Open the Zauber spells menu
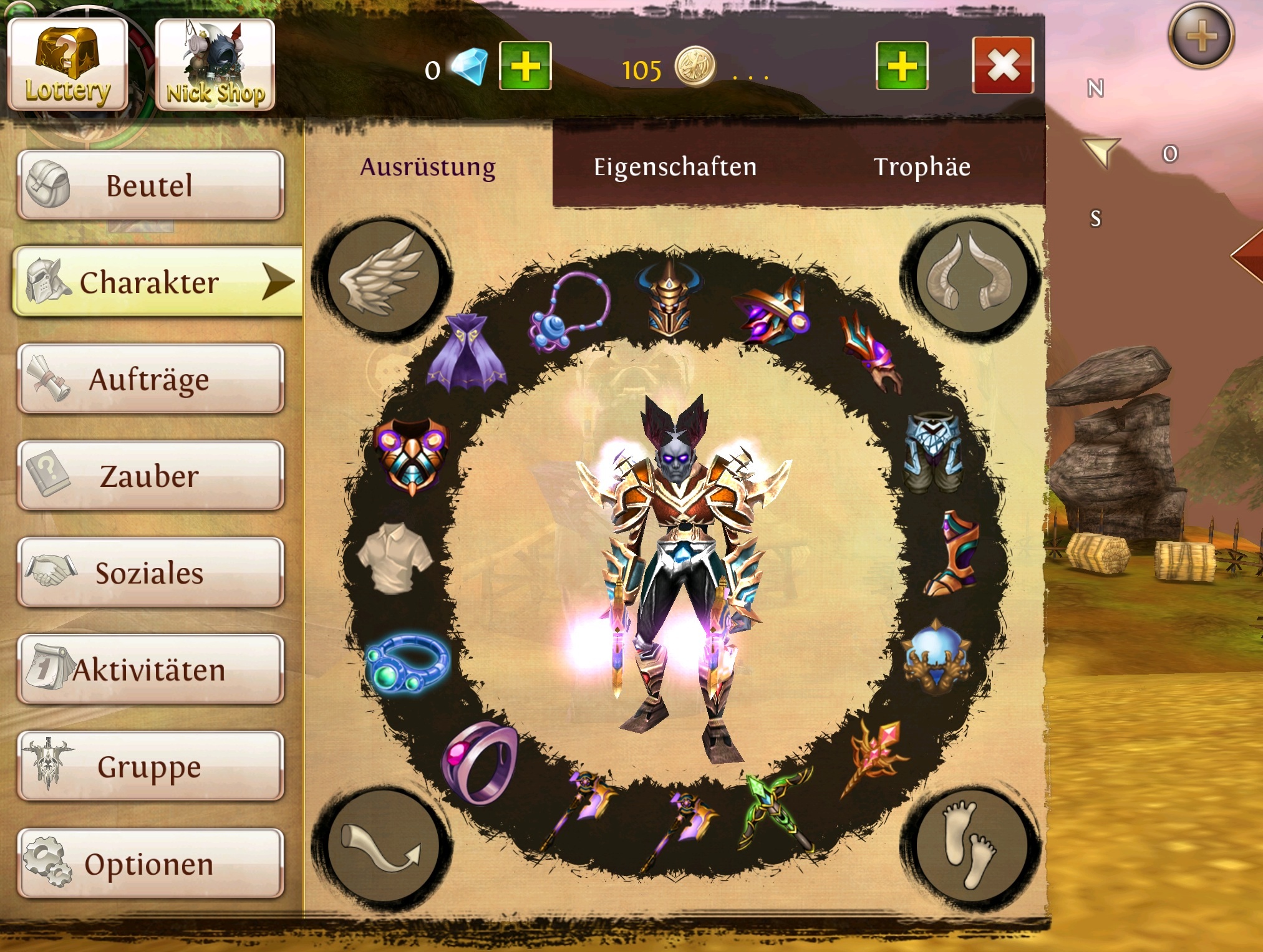This screenshot has width=1263, height=952. 150,476
